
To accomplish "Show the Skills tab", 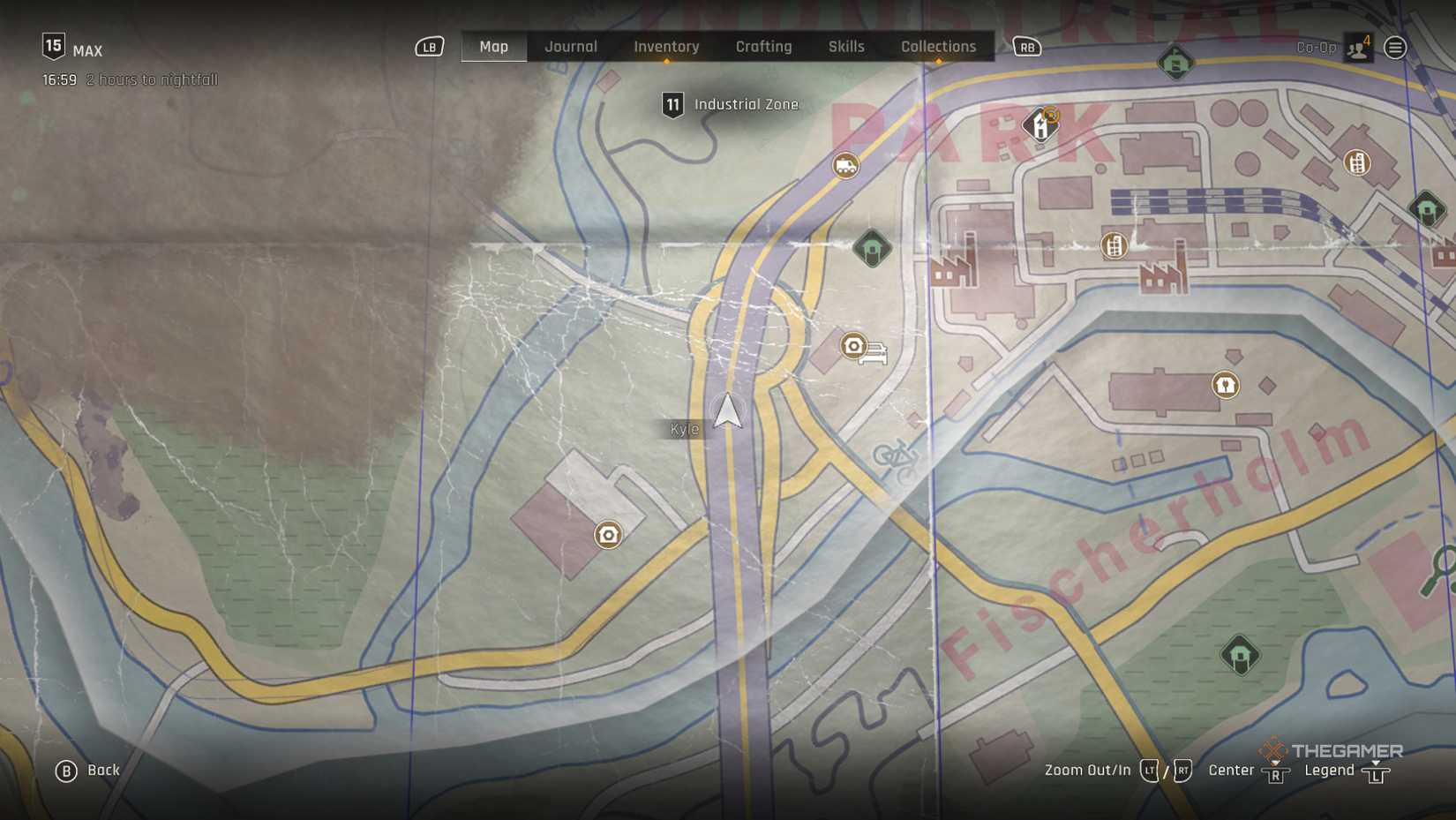I will coord(846,47).
